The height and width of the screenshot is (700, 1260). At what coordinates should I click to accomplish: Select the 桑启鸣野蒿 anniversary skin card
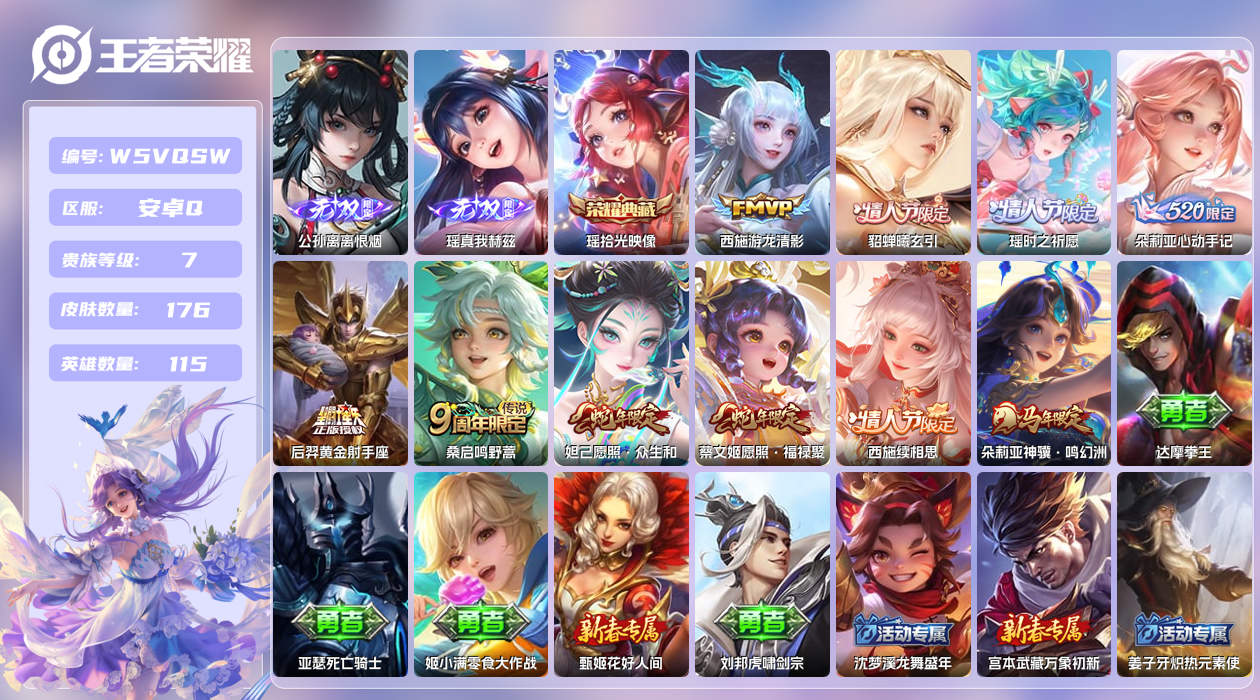click(481, 363)
